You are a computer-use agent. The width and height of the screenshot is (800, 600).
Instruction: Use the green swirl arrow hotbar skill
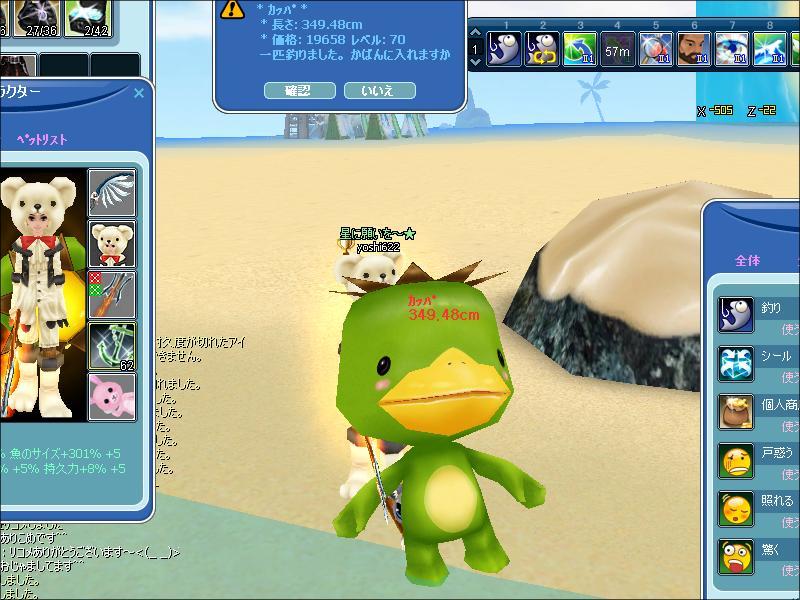click(579, 47)
